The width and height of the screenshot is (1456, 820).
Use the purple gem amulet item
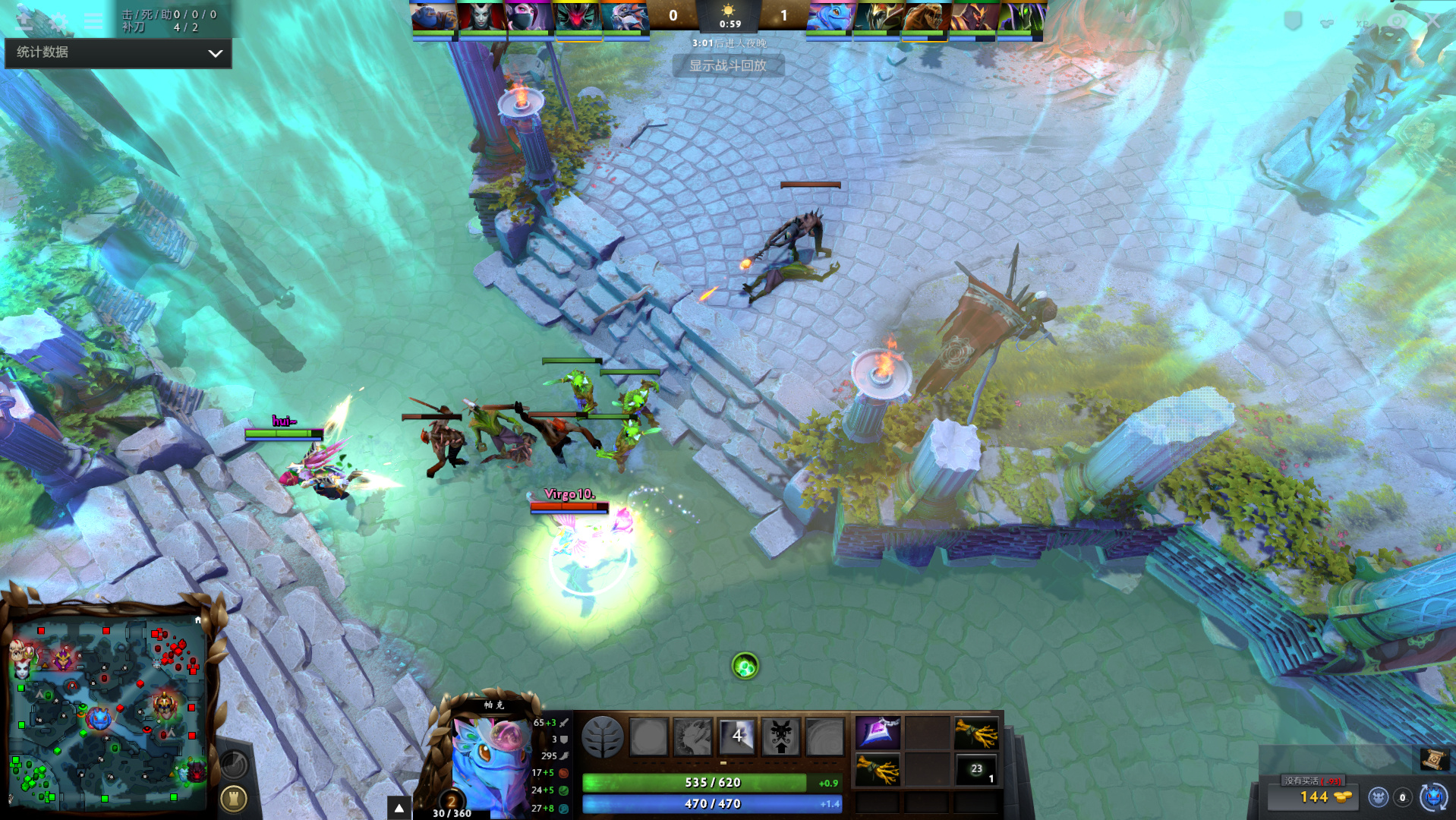point(878,733)
